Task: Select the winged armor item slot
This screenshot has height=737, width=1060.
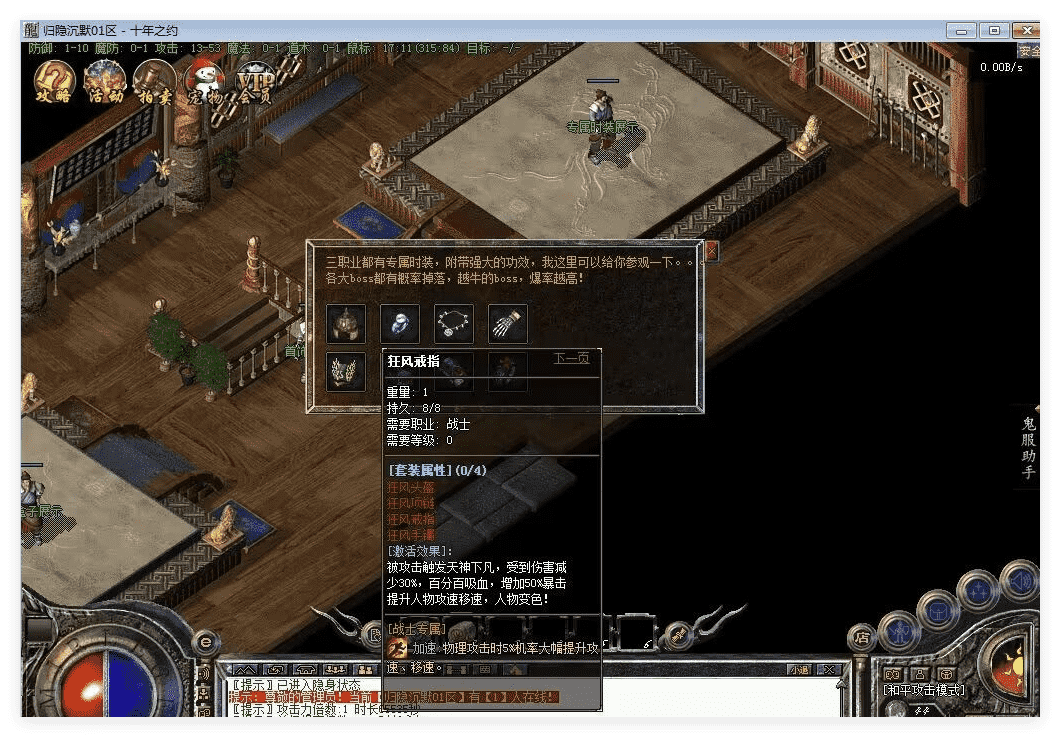Action: (346, 371)
